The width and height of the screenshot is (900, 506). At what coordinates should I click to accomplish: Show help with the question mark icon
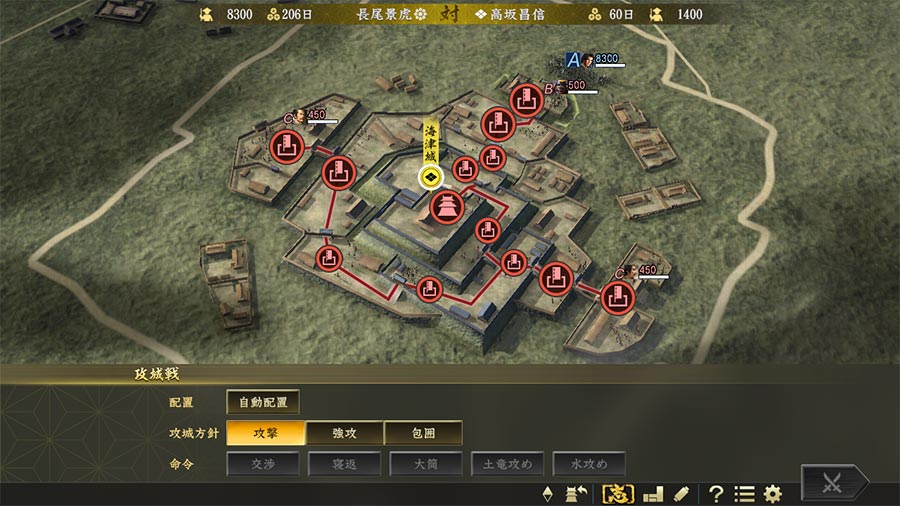pyautogui.click(x=716, y=493)
